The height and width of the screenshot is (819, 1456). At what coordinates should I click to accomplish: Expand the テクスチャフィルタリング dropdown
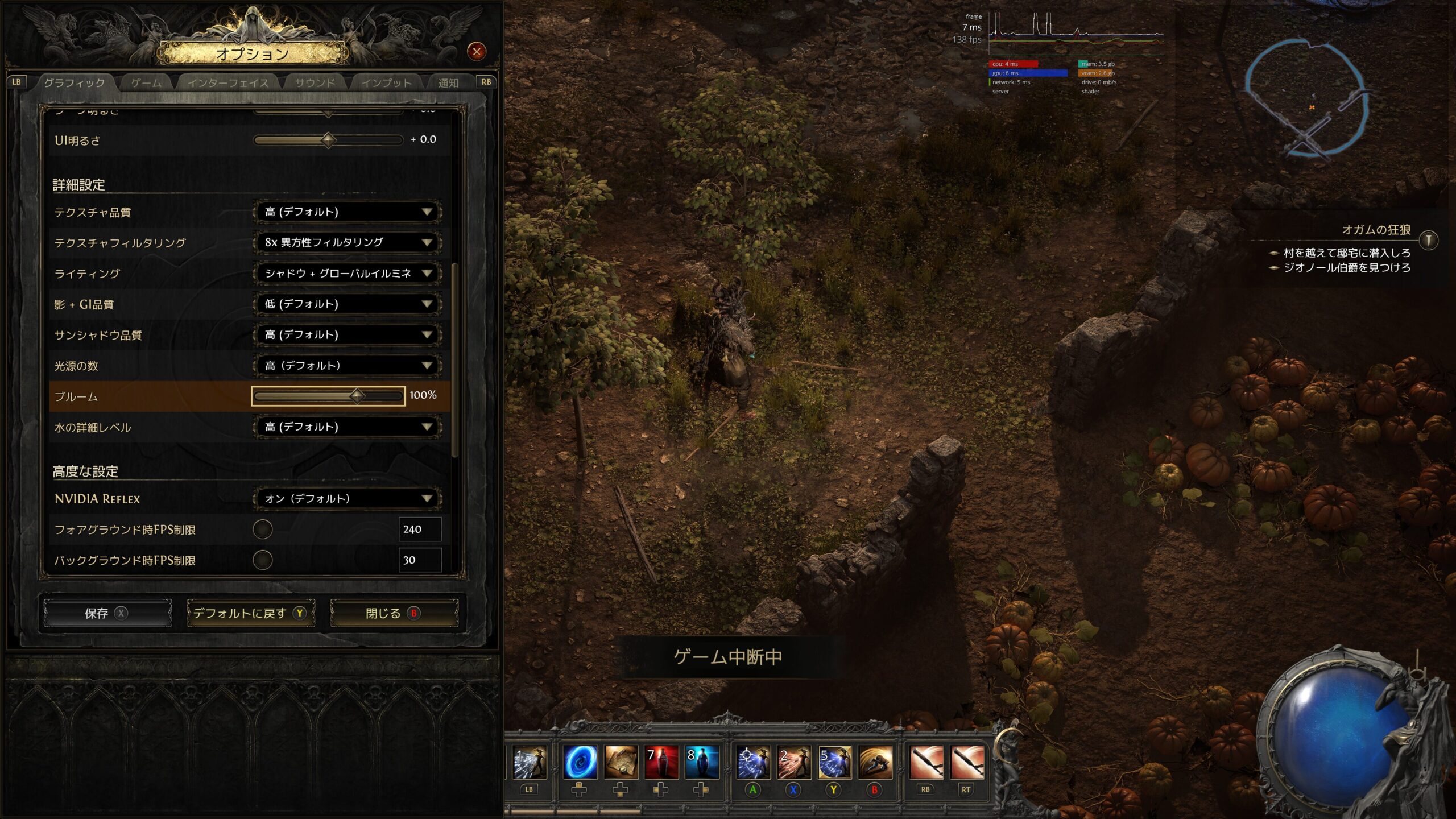[348, 243]
